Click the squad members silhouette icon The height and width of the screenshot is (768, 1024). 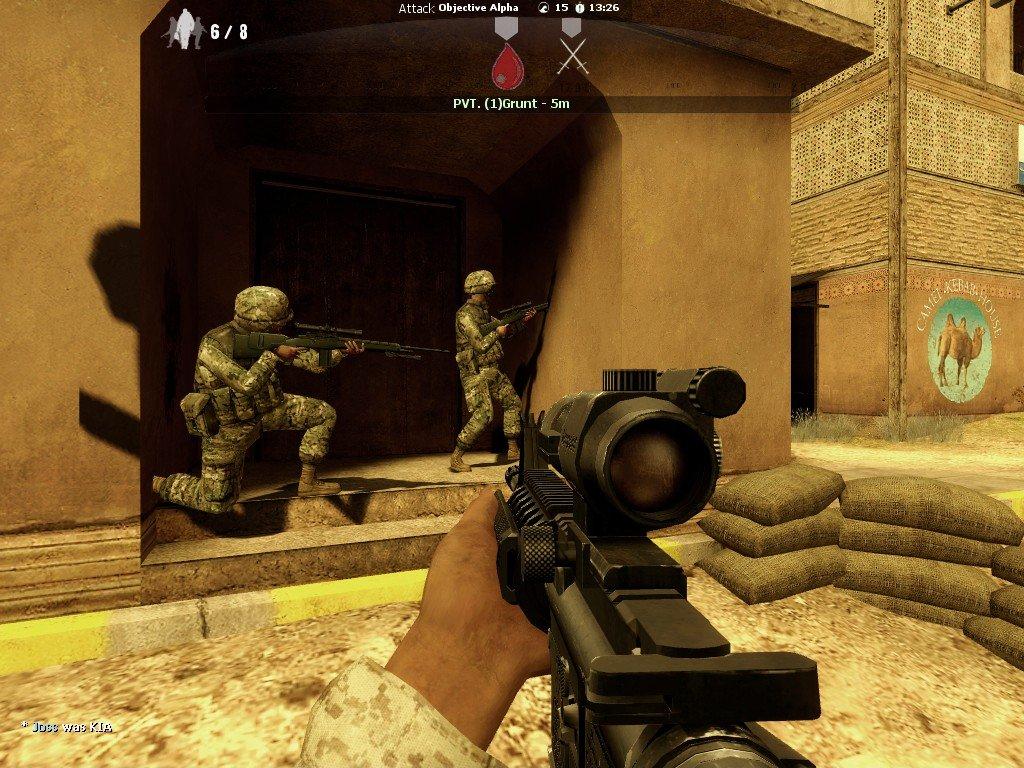183,30
